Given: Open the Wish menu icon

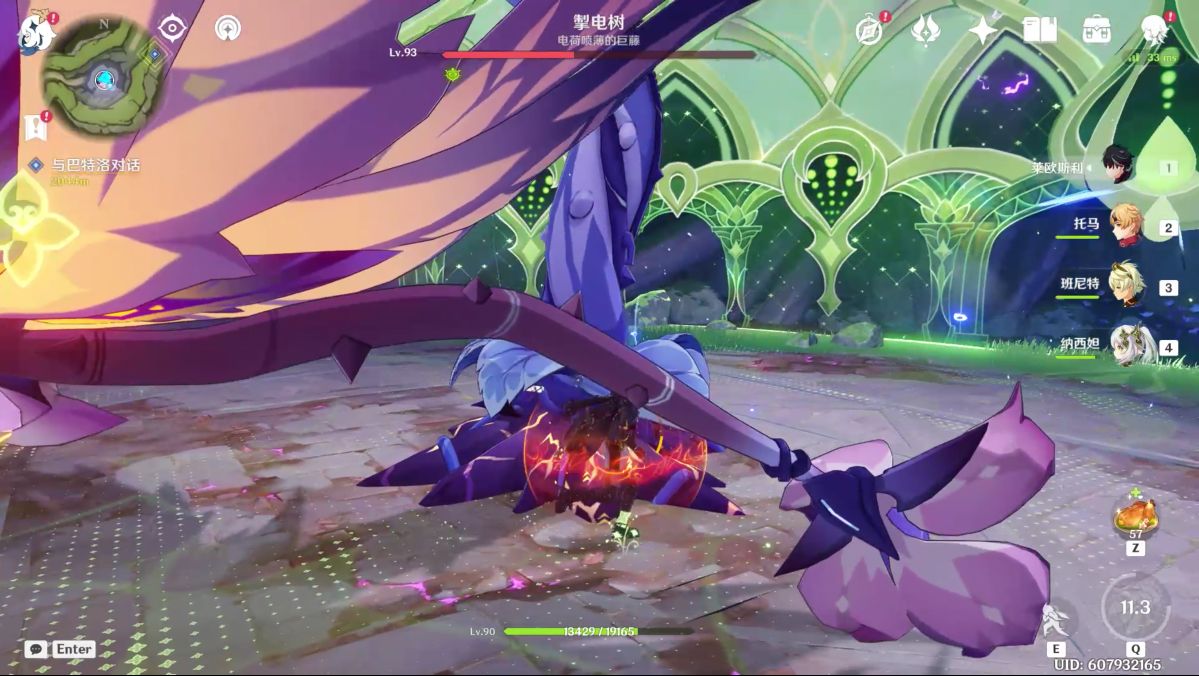Looking at the screenshot, I should (926, 30).
